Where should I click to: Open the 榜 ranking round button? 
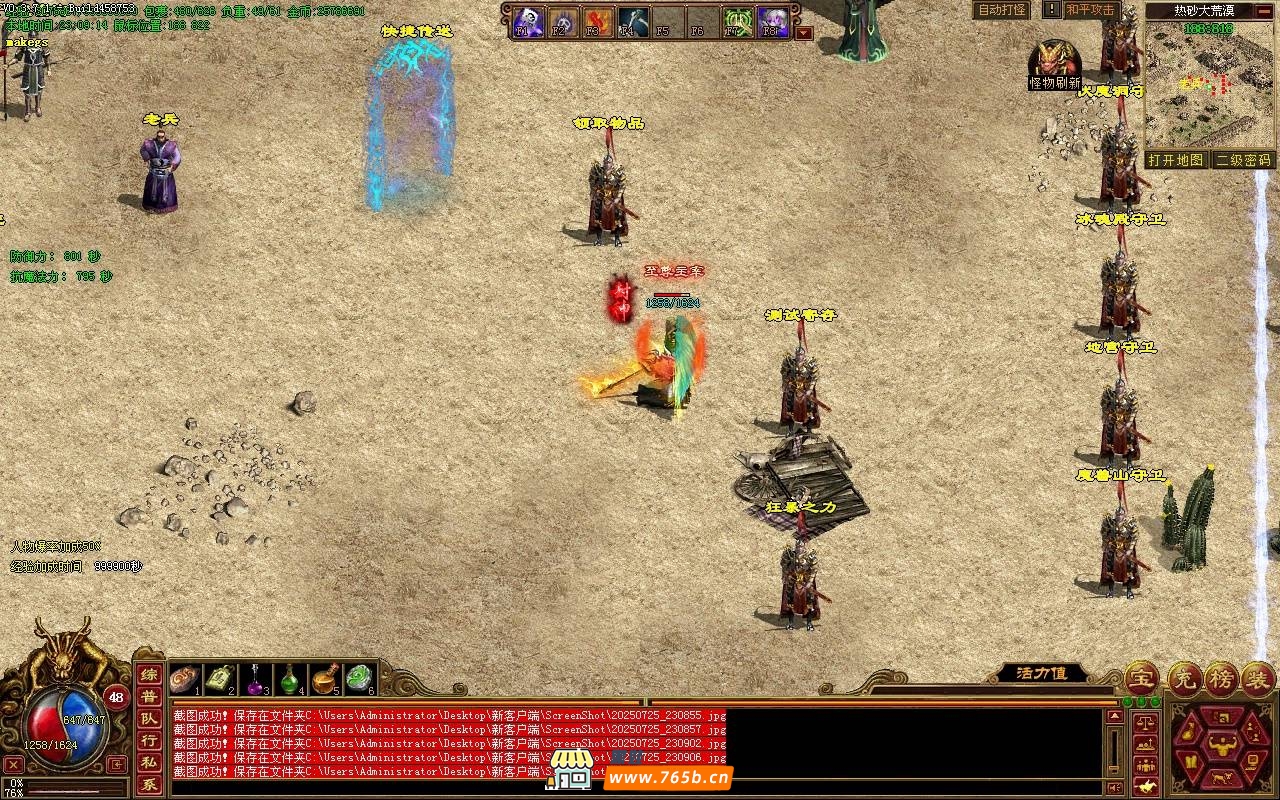(1220, 678)
